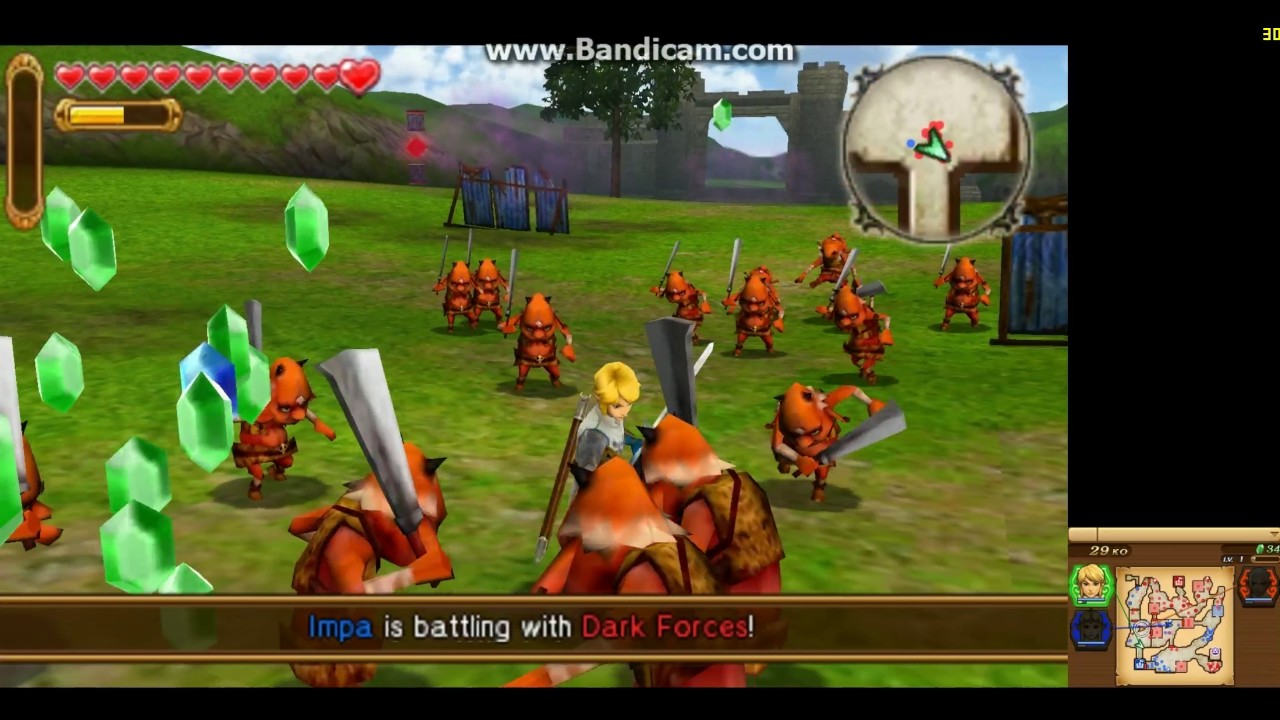Click the Triforce marker on the battle map
The height and width of the screenshot is (720, 1280).
pos(1214,650)
